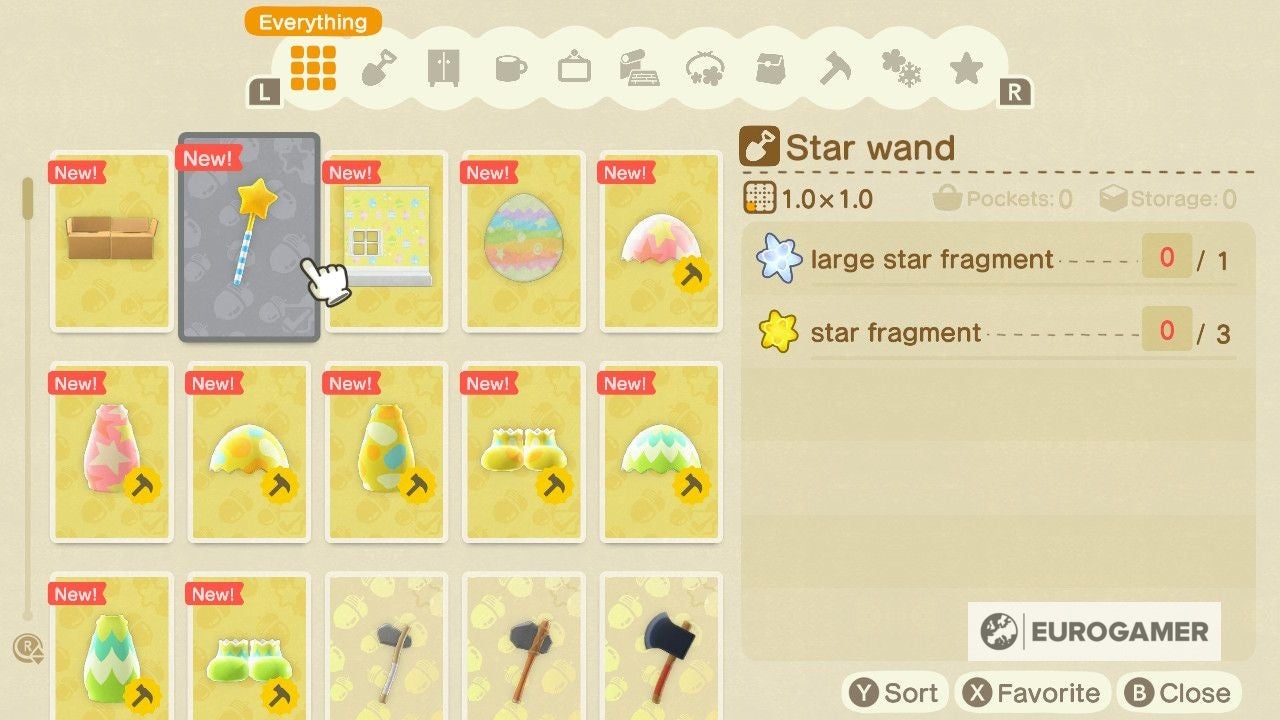1280x720 pixels.
Task: Select the mug housewares category icon
Action: pyautogui.click(x=508, y=69)
